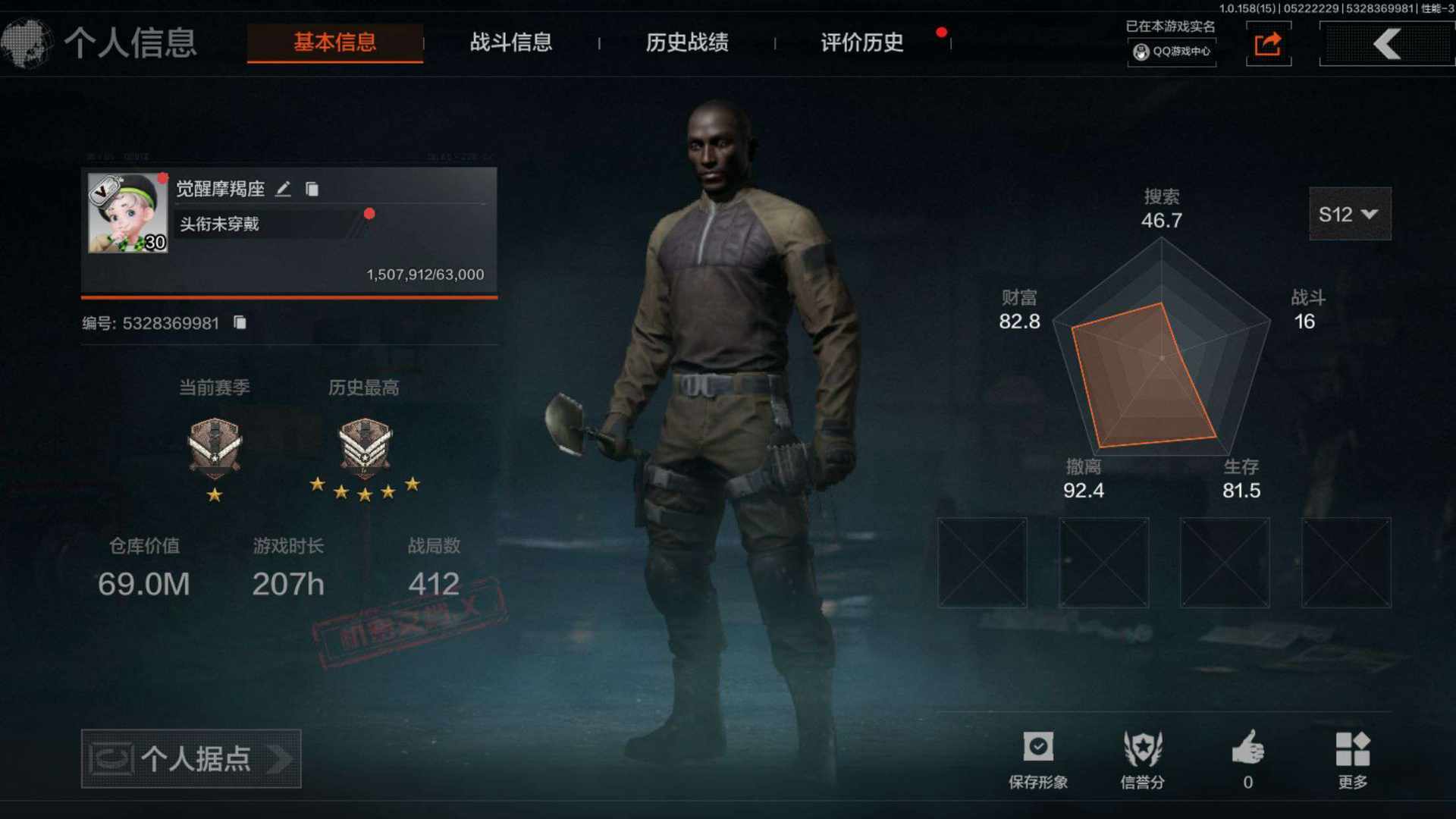View the 评价历史 tab

[x=862, y=42]
